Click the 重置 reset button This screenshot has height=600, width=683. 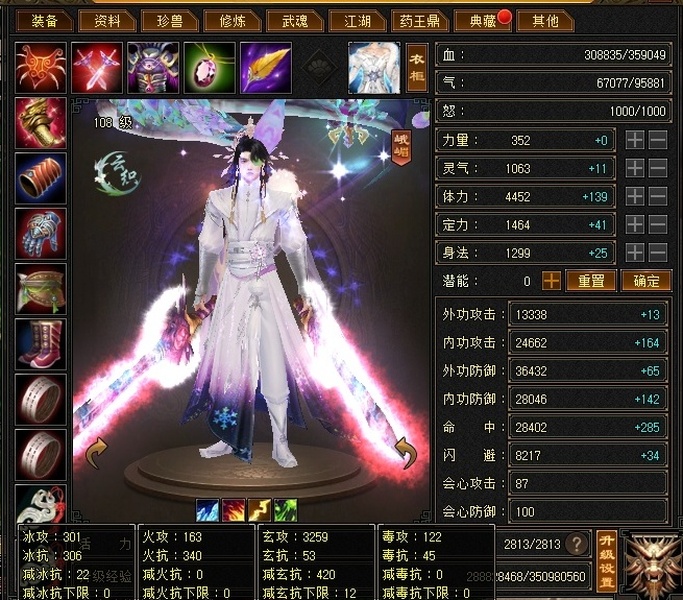(591, 281)
